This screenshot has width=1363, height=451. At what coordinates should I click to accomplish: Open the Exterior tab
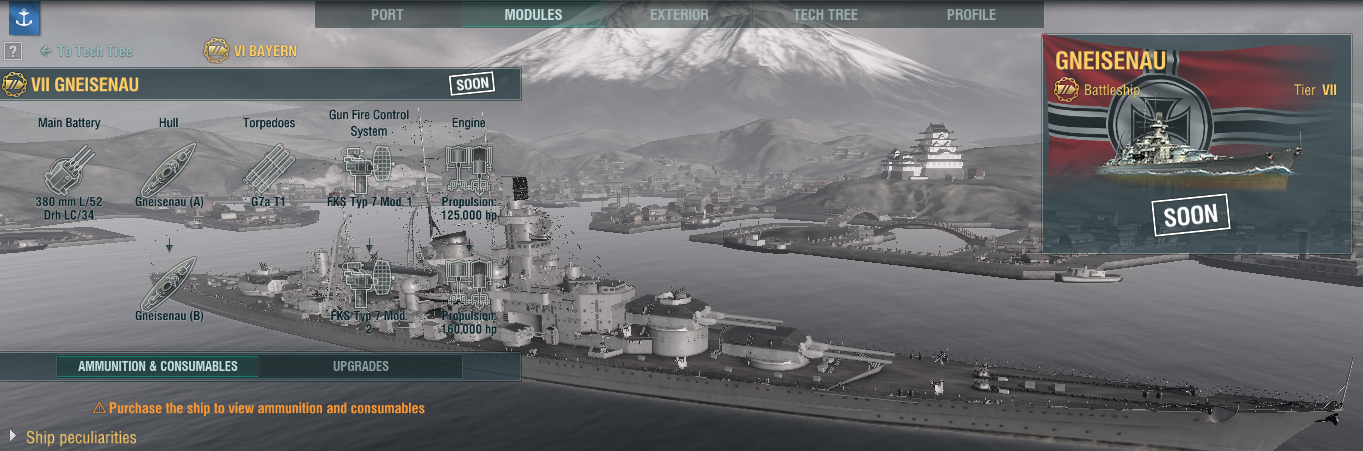679,15
